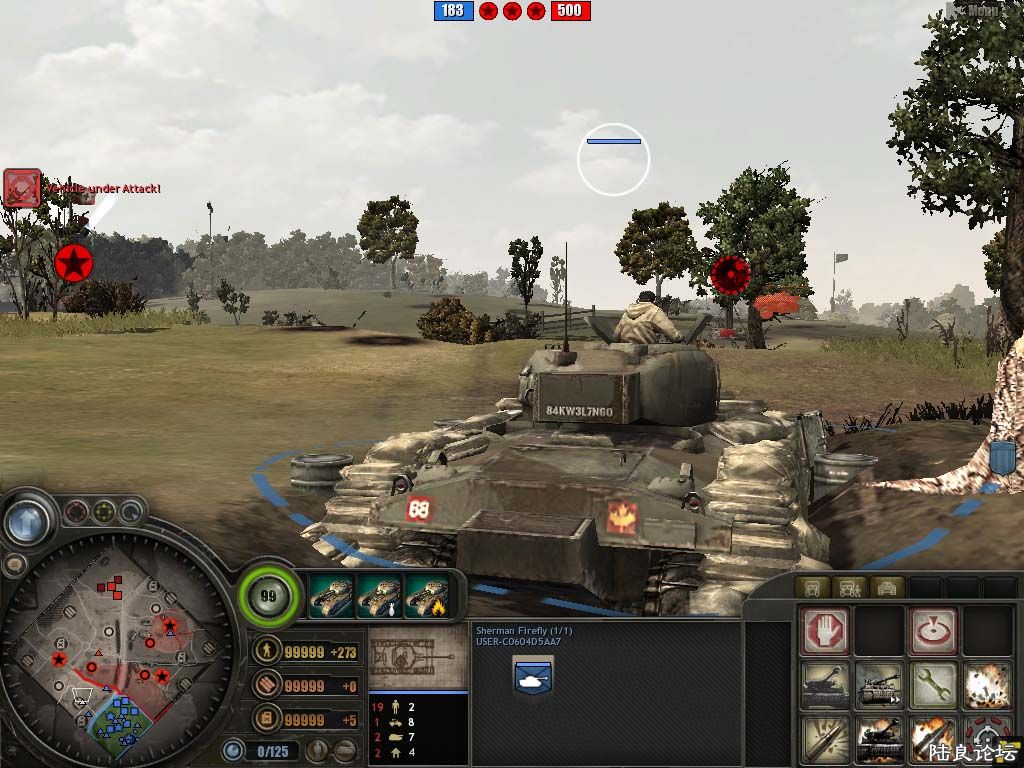This screenshot has height=768, width=1024.
Task: Click the Sherman Firefly unit badge
Action: coord(533,674)
